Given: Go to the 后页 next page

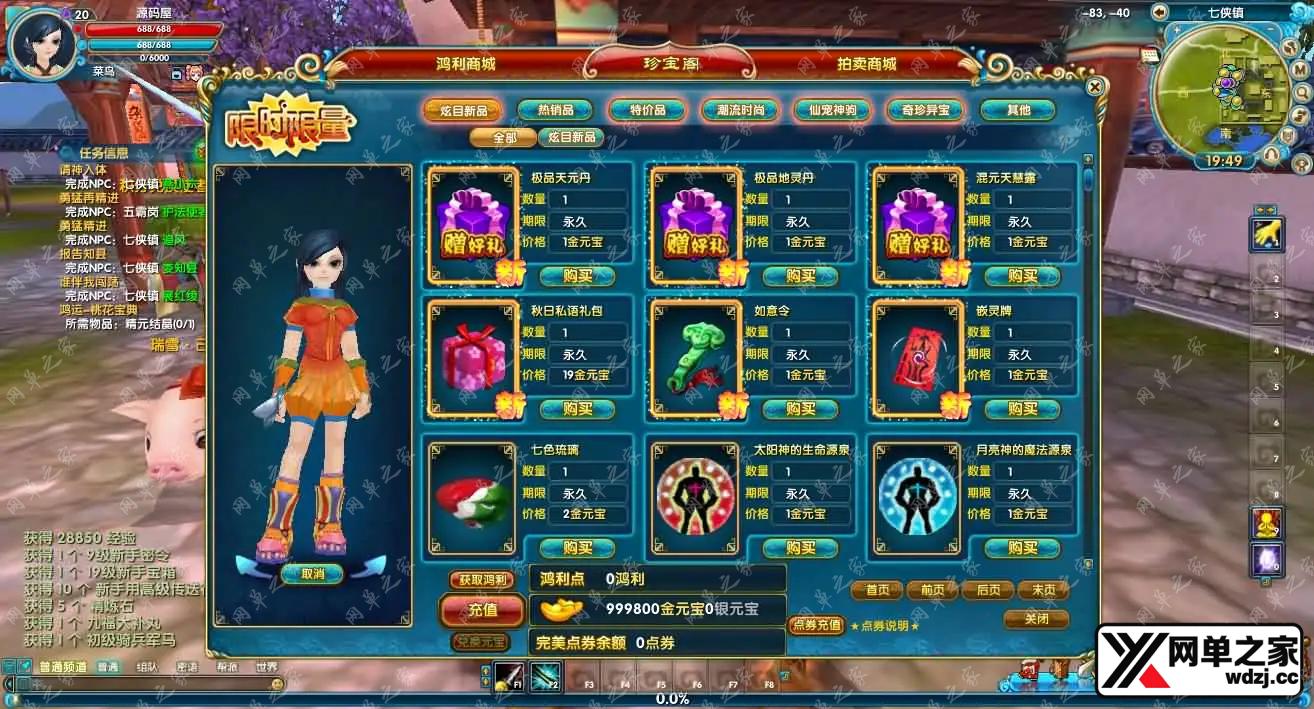Looking at the screenshot, I should coord(988,590).
